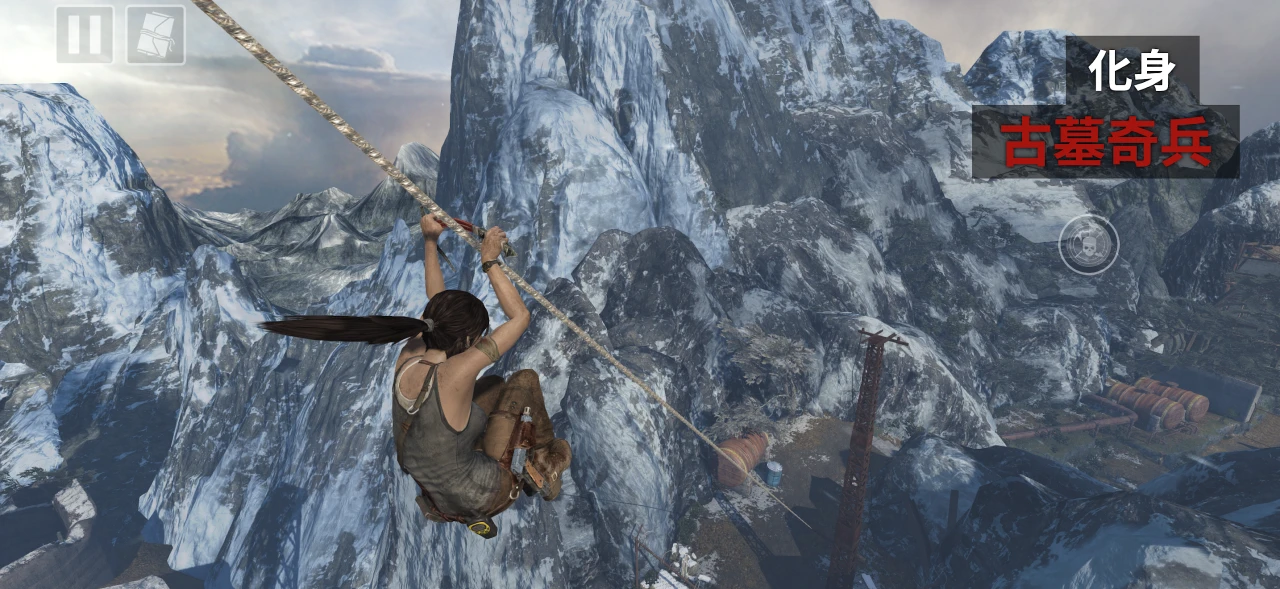This screenshot has width=1280, height=589.
Task: Open the tied journal notebook icon
Action: [155, 35]
